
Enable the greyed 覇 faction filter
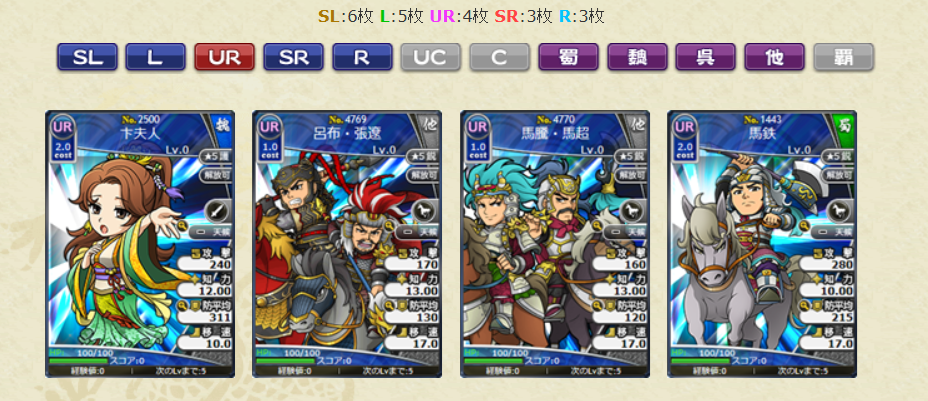click(x=843, y=57)
